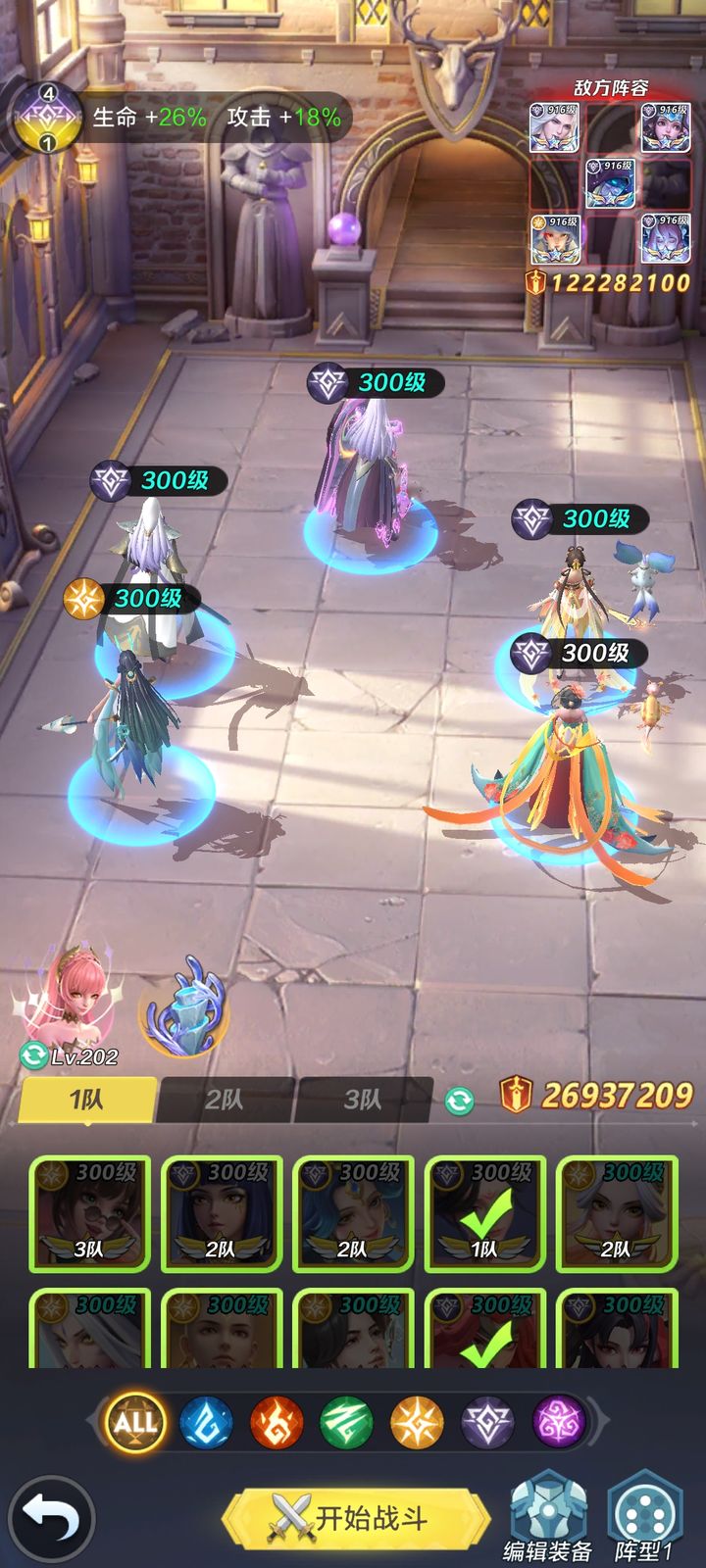
Task: Start the battle with 开始战斗 button
Action: (355, 1518)
